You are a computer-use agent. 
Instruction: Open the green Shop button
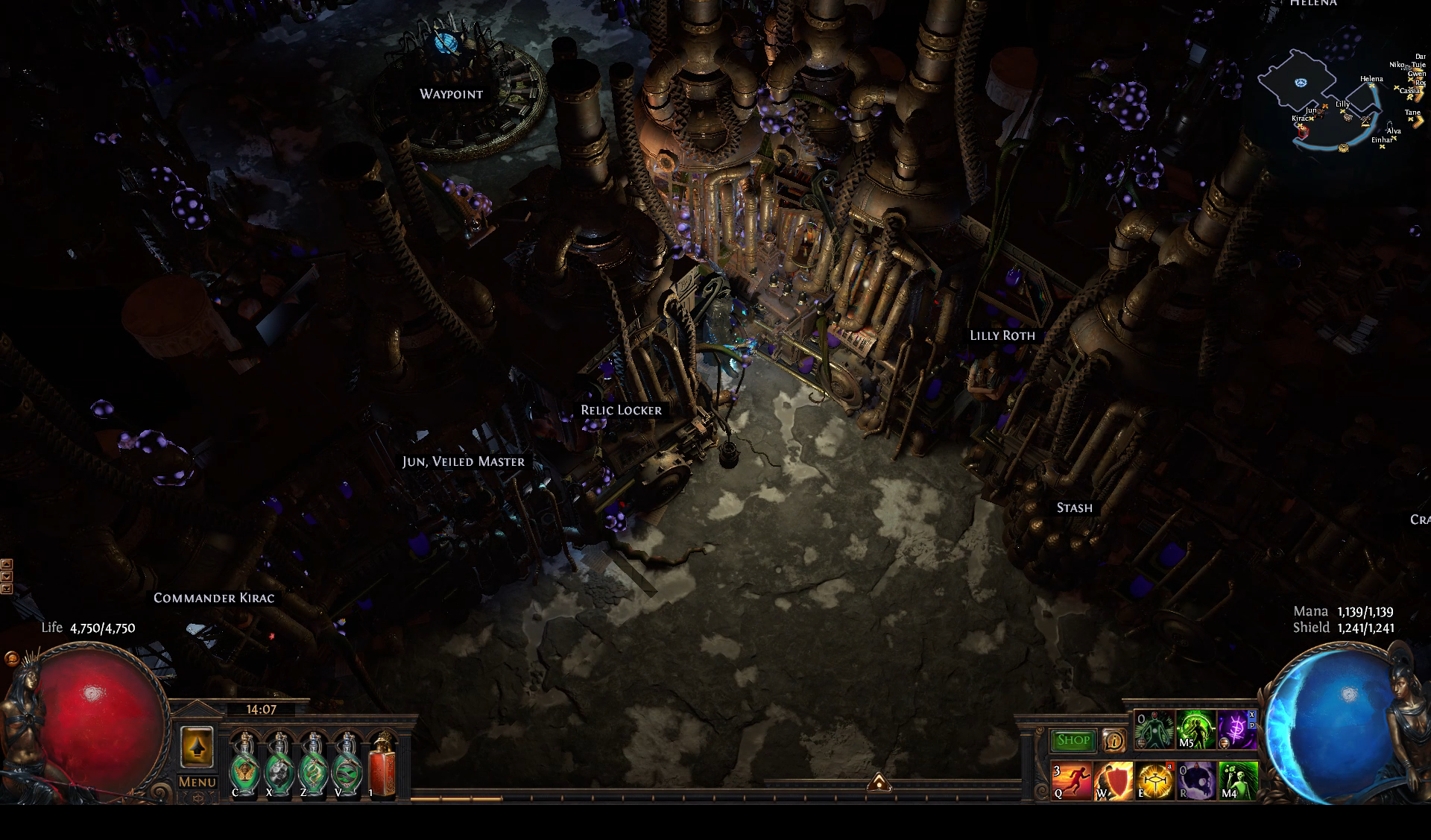click(x=1073, y=740)
